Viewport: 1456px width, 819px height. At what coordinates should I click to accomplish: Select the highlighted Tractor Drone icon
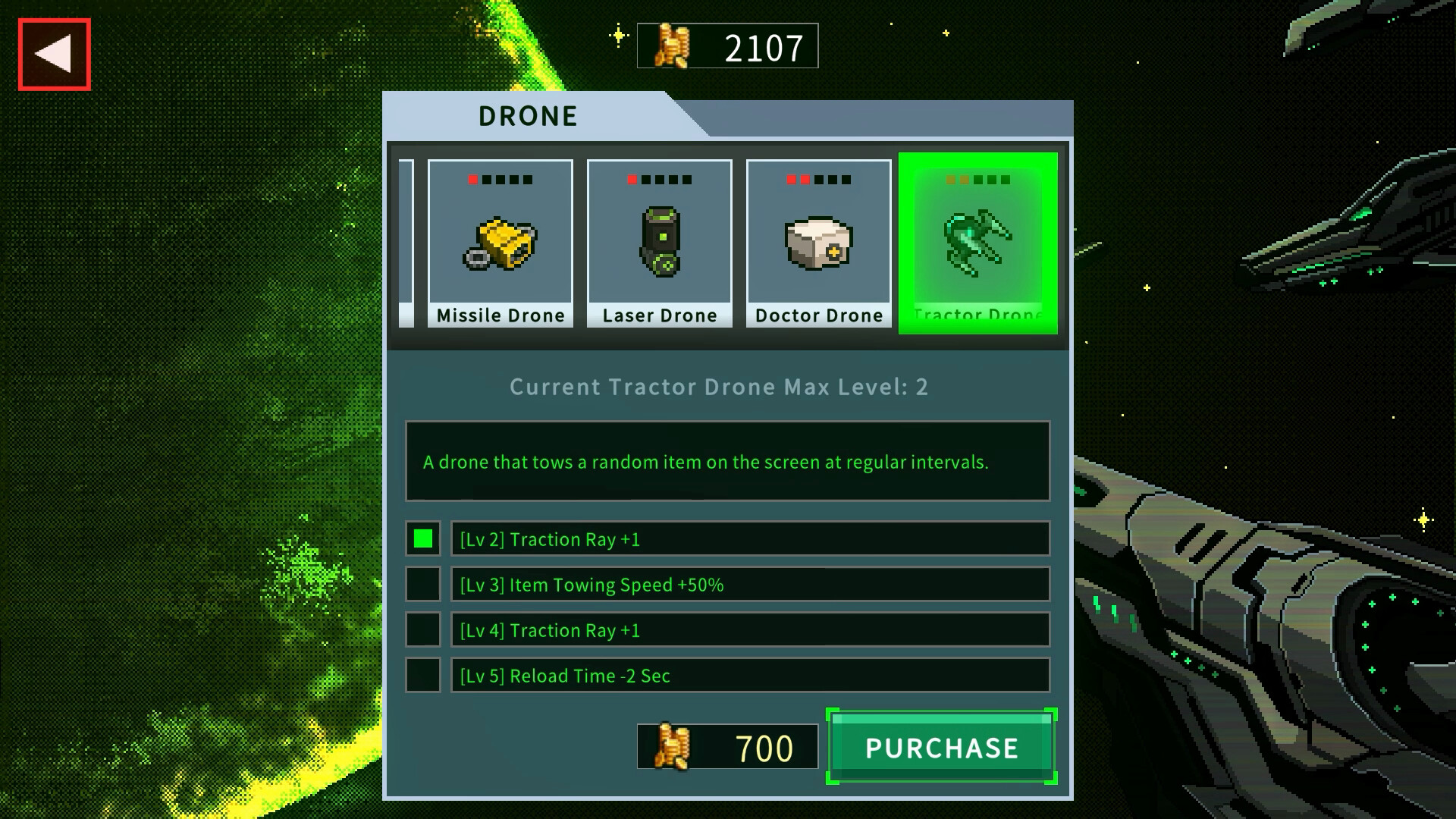[x=978, y=241]
